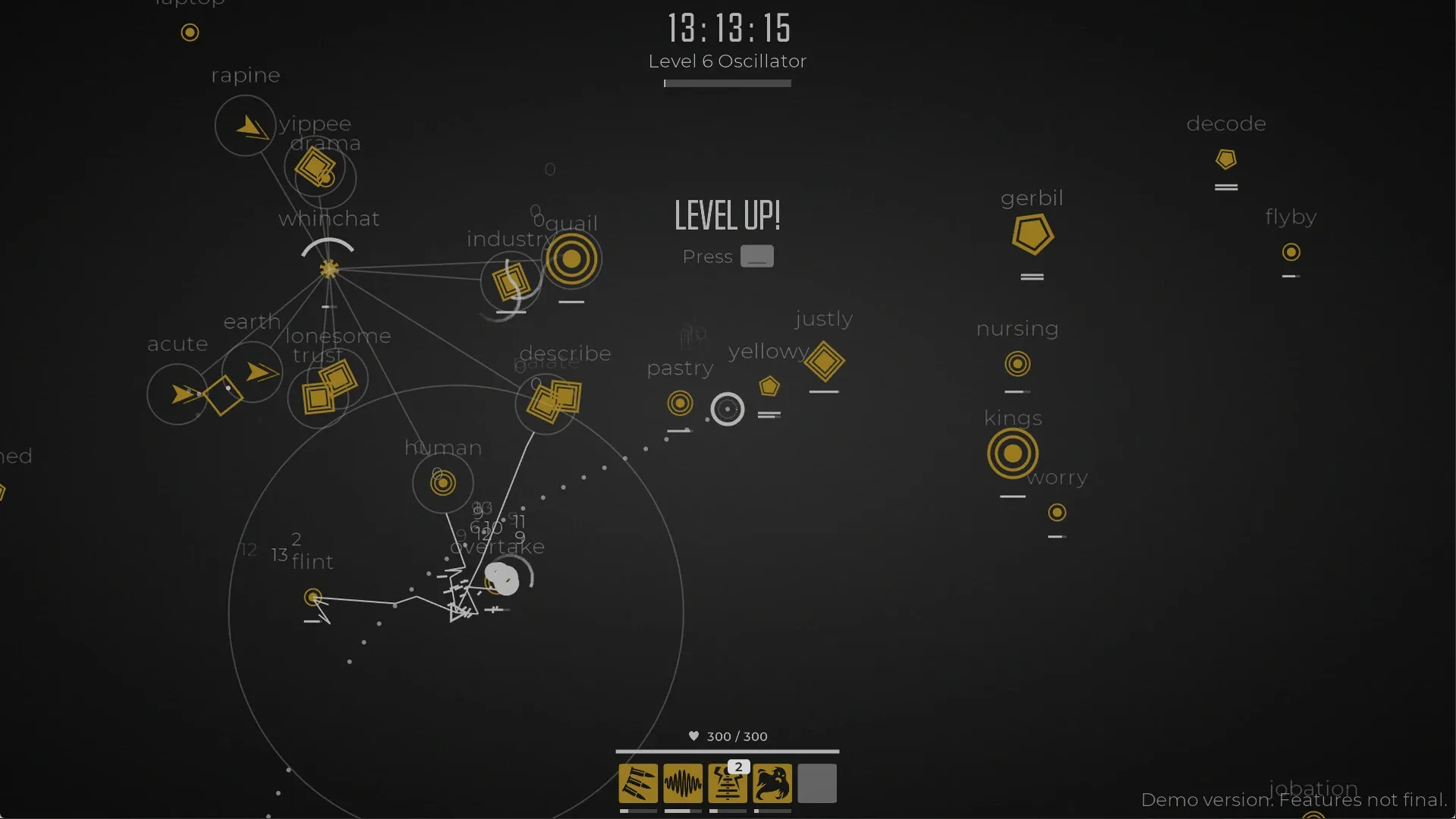Click the heart icon beside the 300/300 health
Viewport: 1456px width, 819px height.
coord(693,736)
